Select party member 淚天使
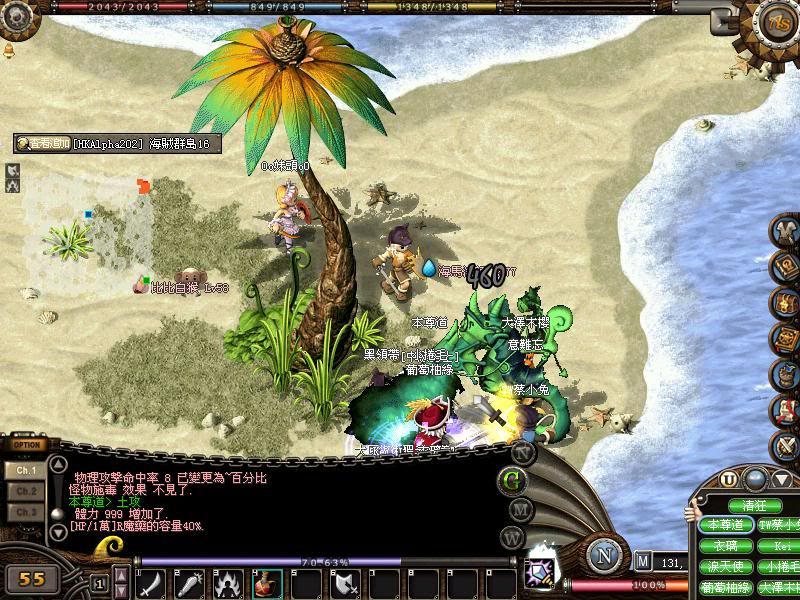Image resolution: width=800 pixels, height=600 pixels. tap(725, 567)
